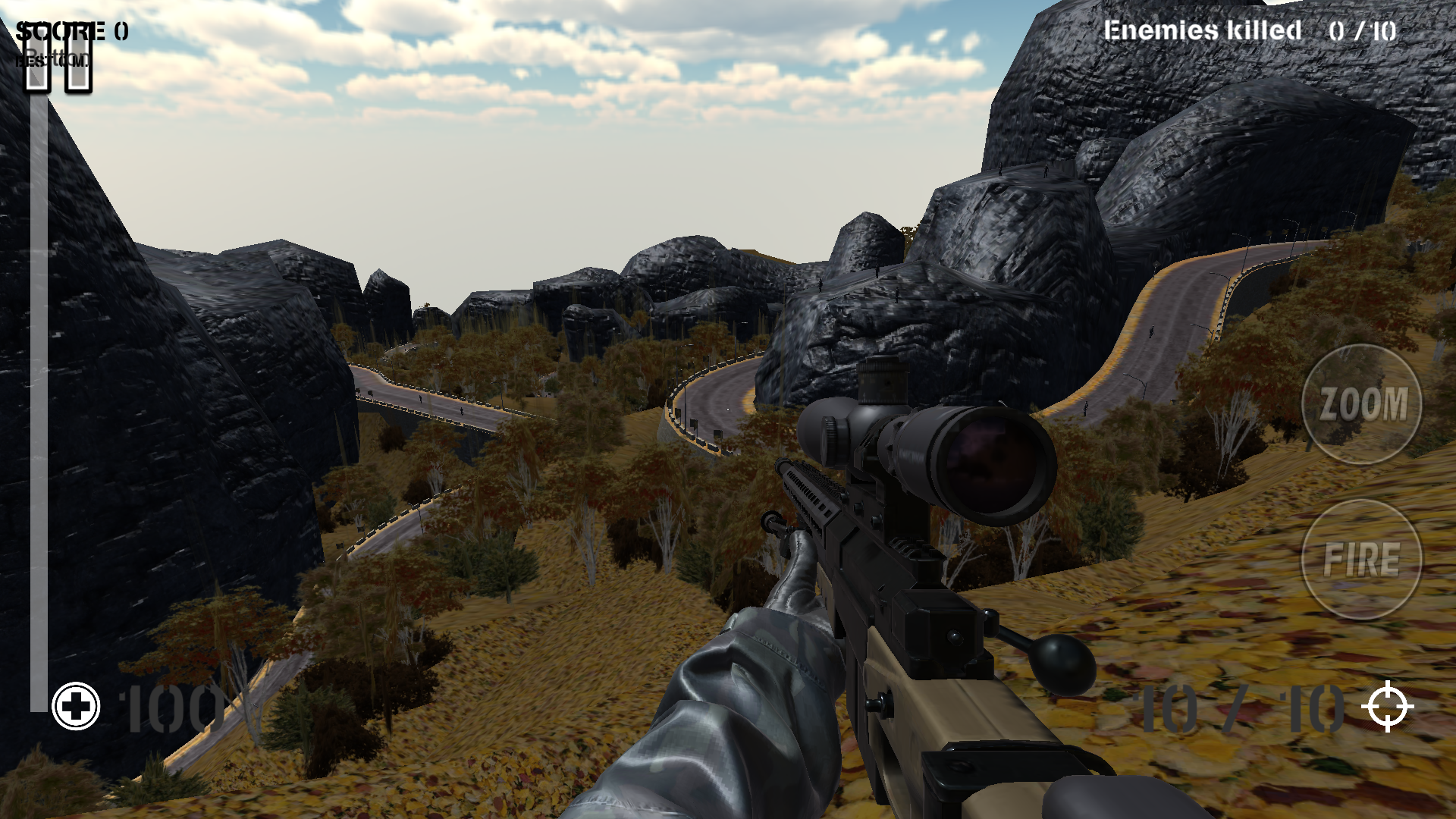
Task: Click the enemy silhouette standing on the bridge
Action: (x=419, y=399)
